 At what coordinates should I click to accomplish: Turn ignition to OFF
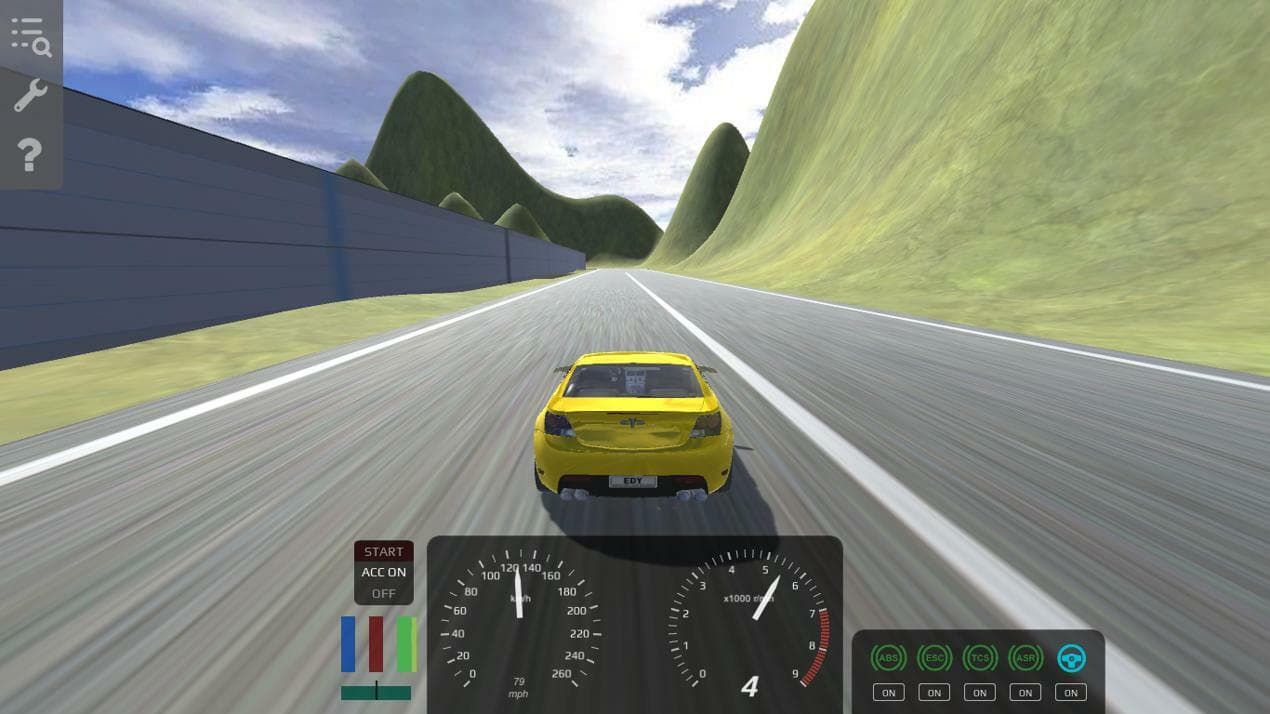click(383, 593)
